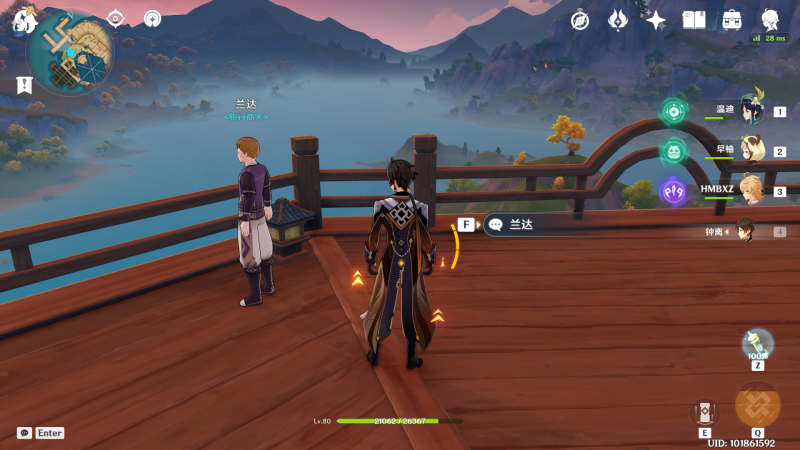Open the backpack inventory
This screenshot has width=800, height=450.
coord(732,19)
